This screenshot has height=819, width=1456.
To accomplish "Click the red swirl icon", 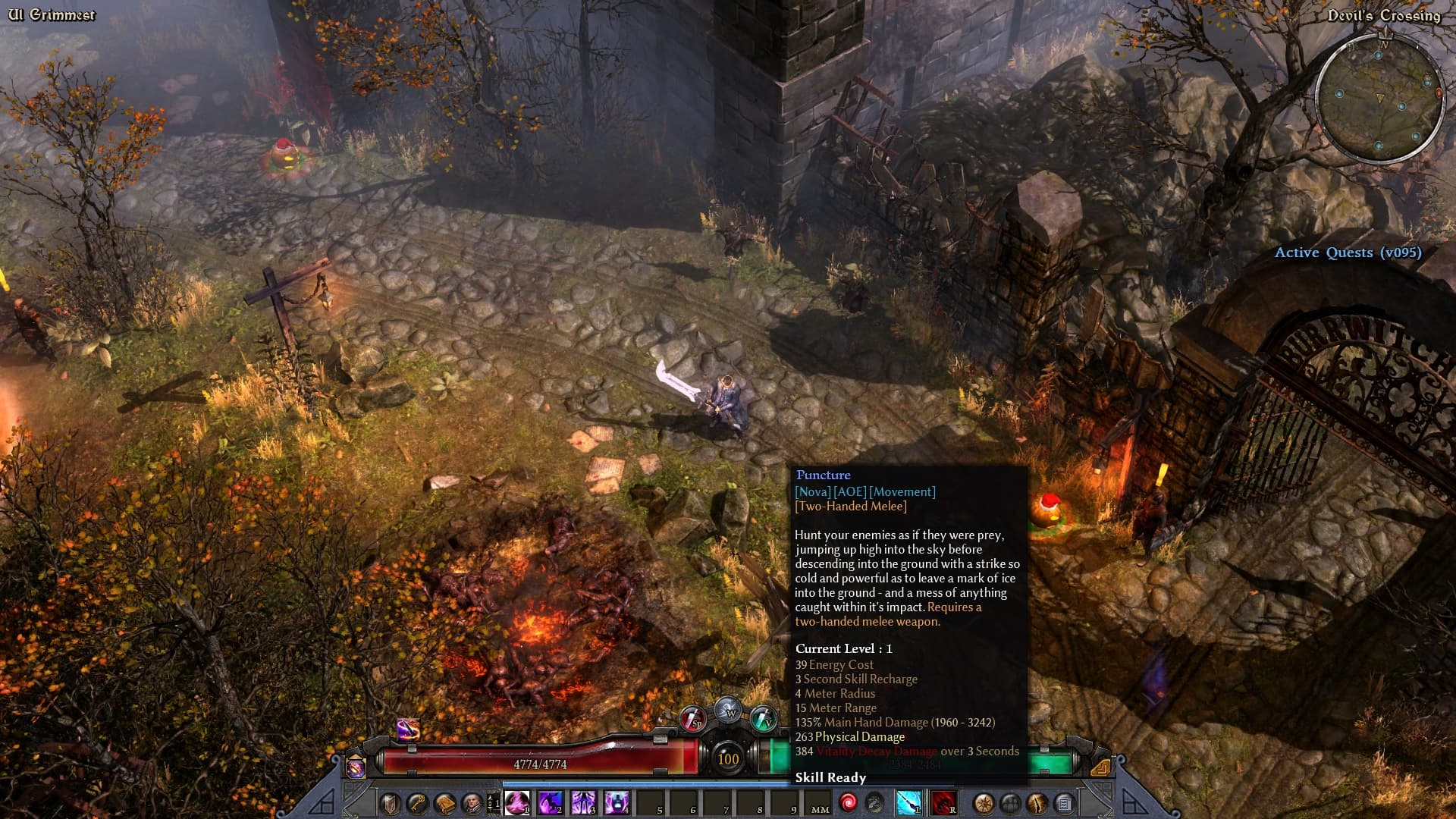I will pyautogui.click(x=848, y=802).
